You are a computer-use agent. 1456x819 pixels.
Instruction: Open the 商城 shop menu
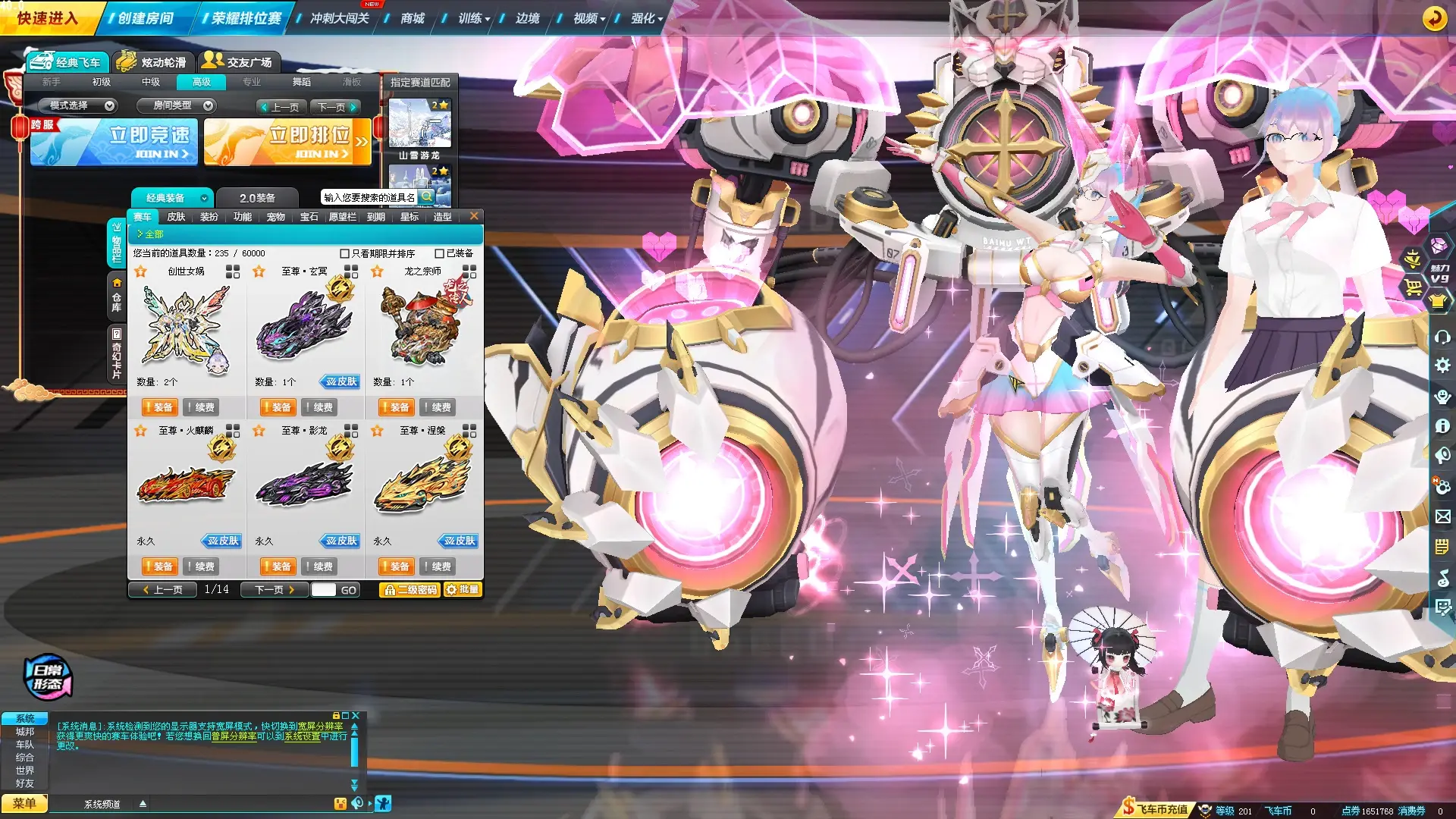pos(412,18)
